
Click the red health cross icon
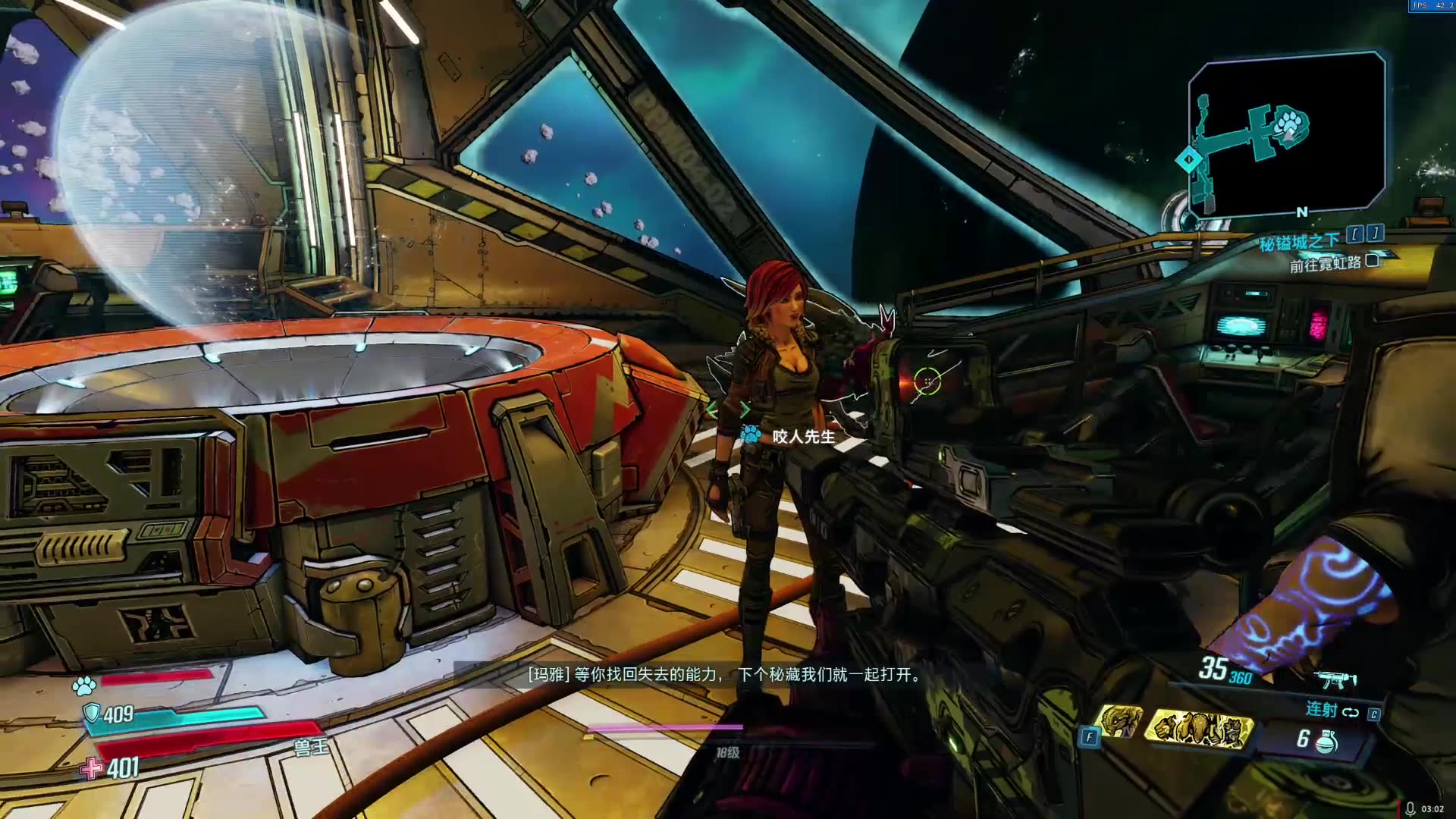click(x=92, y=768)
